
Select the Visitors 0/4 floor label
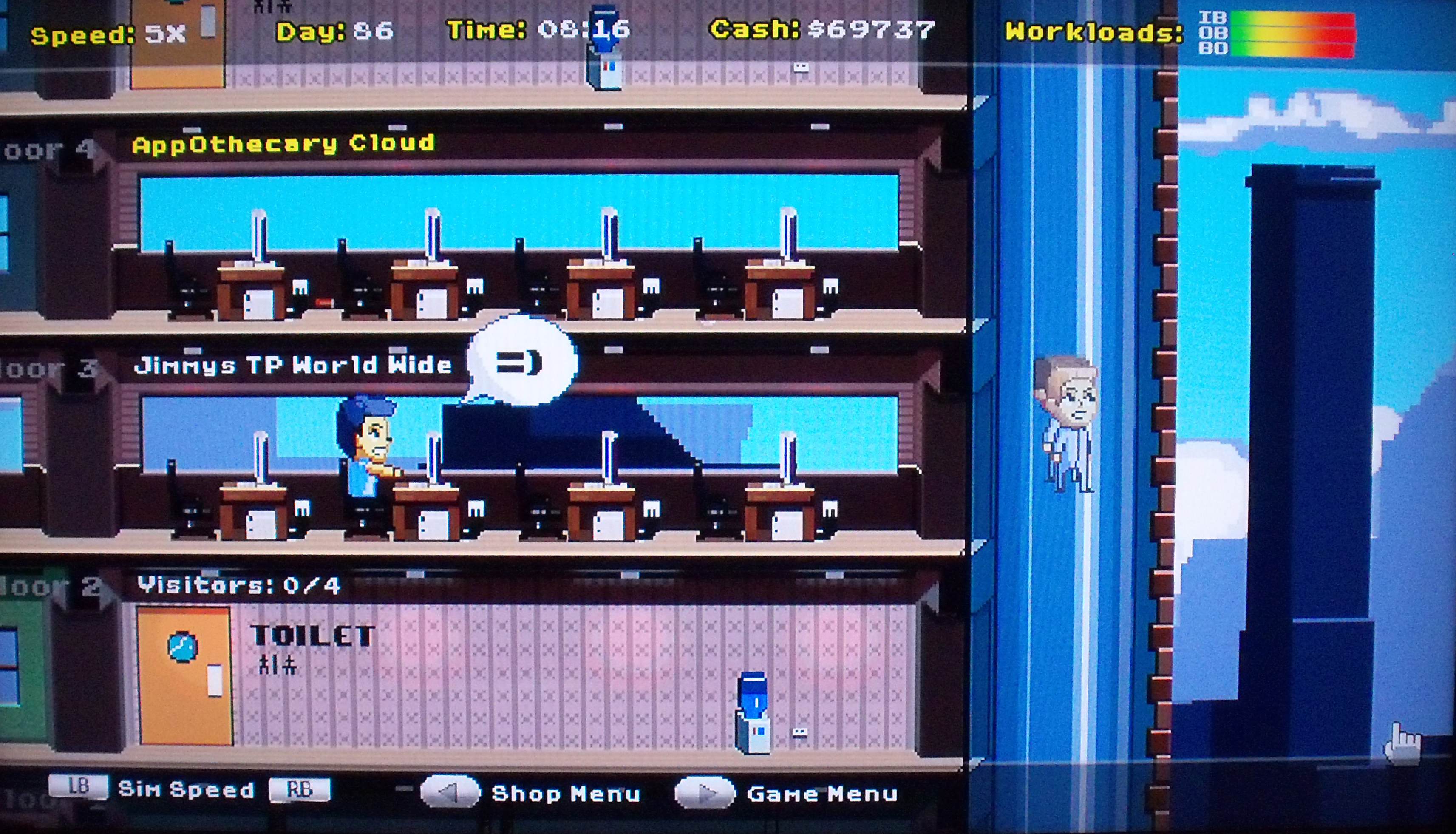[239, 585]
